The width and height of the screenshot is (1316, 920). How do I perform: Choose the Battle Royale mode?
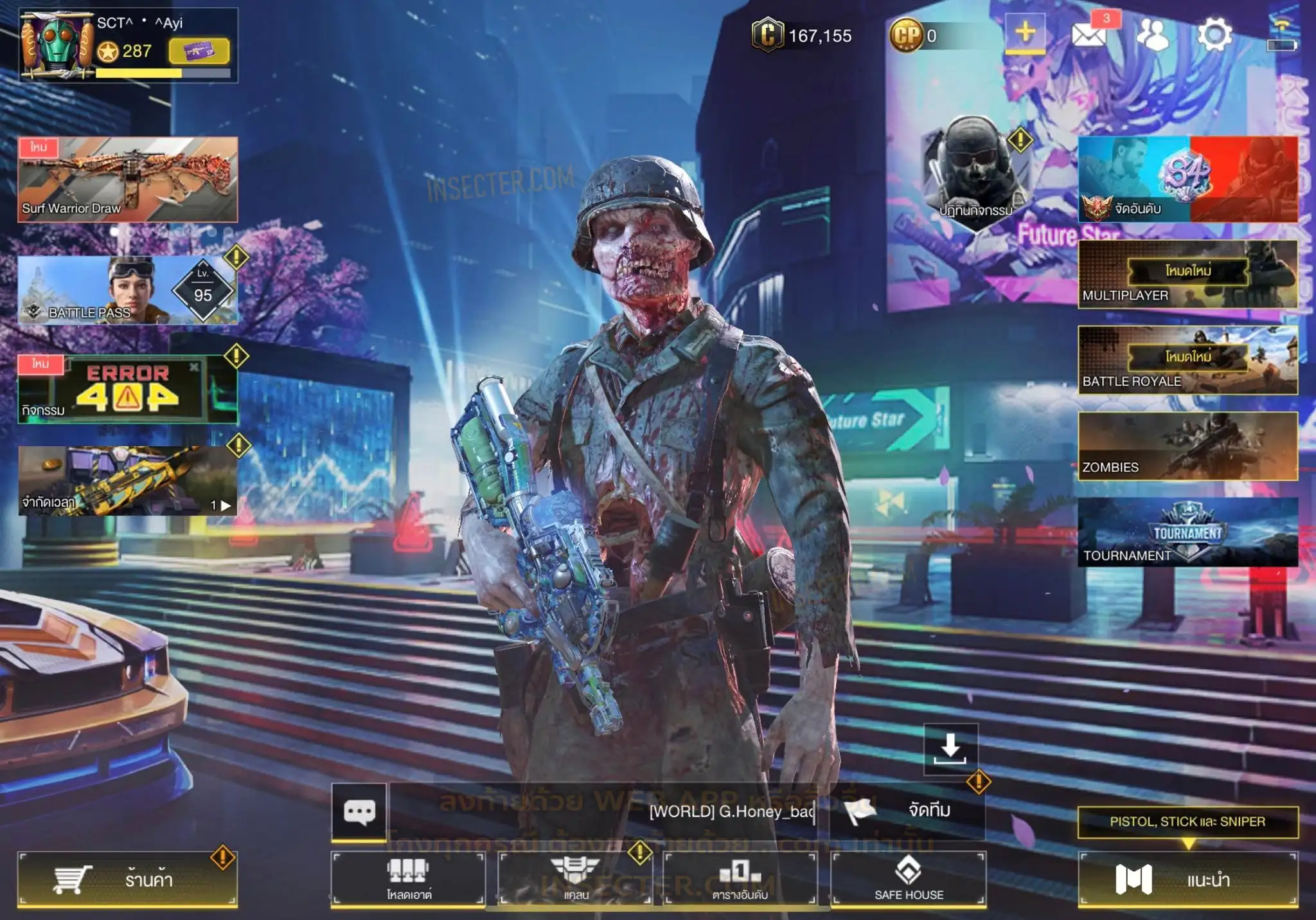pyautogui.click(x=1187, y=360)
